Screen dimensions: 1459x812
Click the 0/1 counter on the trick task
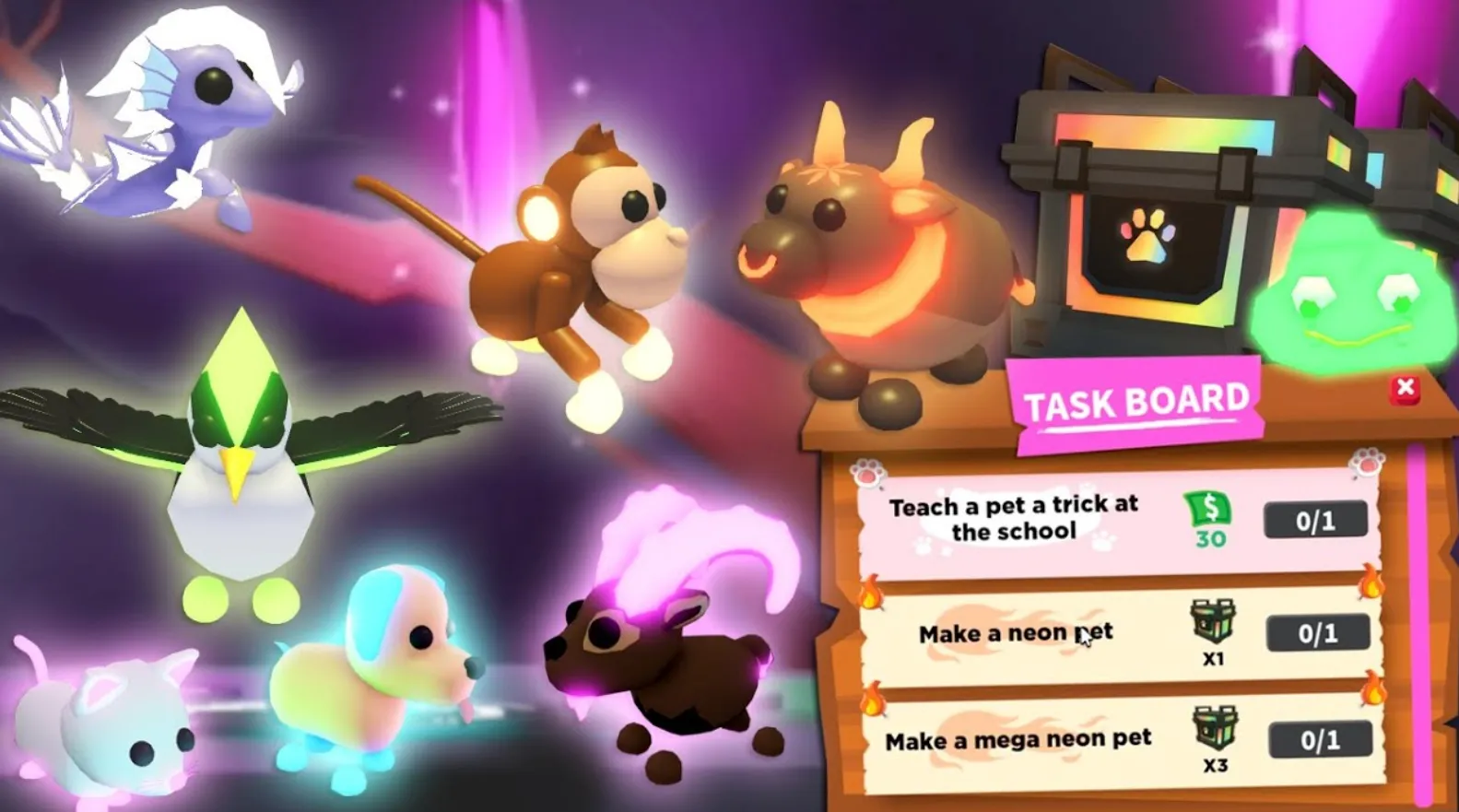pos(1316,520)
